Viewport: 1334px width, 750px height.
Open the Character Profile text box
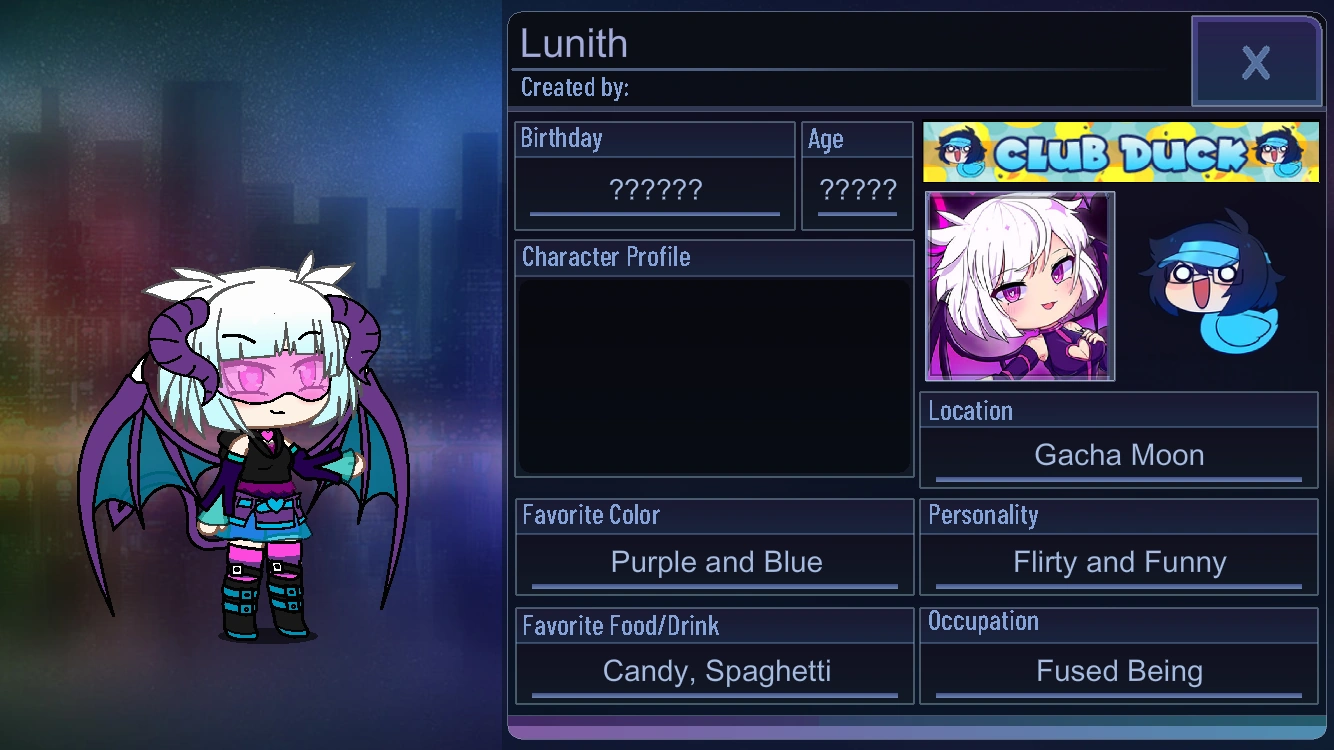coord(713,376)
